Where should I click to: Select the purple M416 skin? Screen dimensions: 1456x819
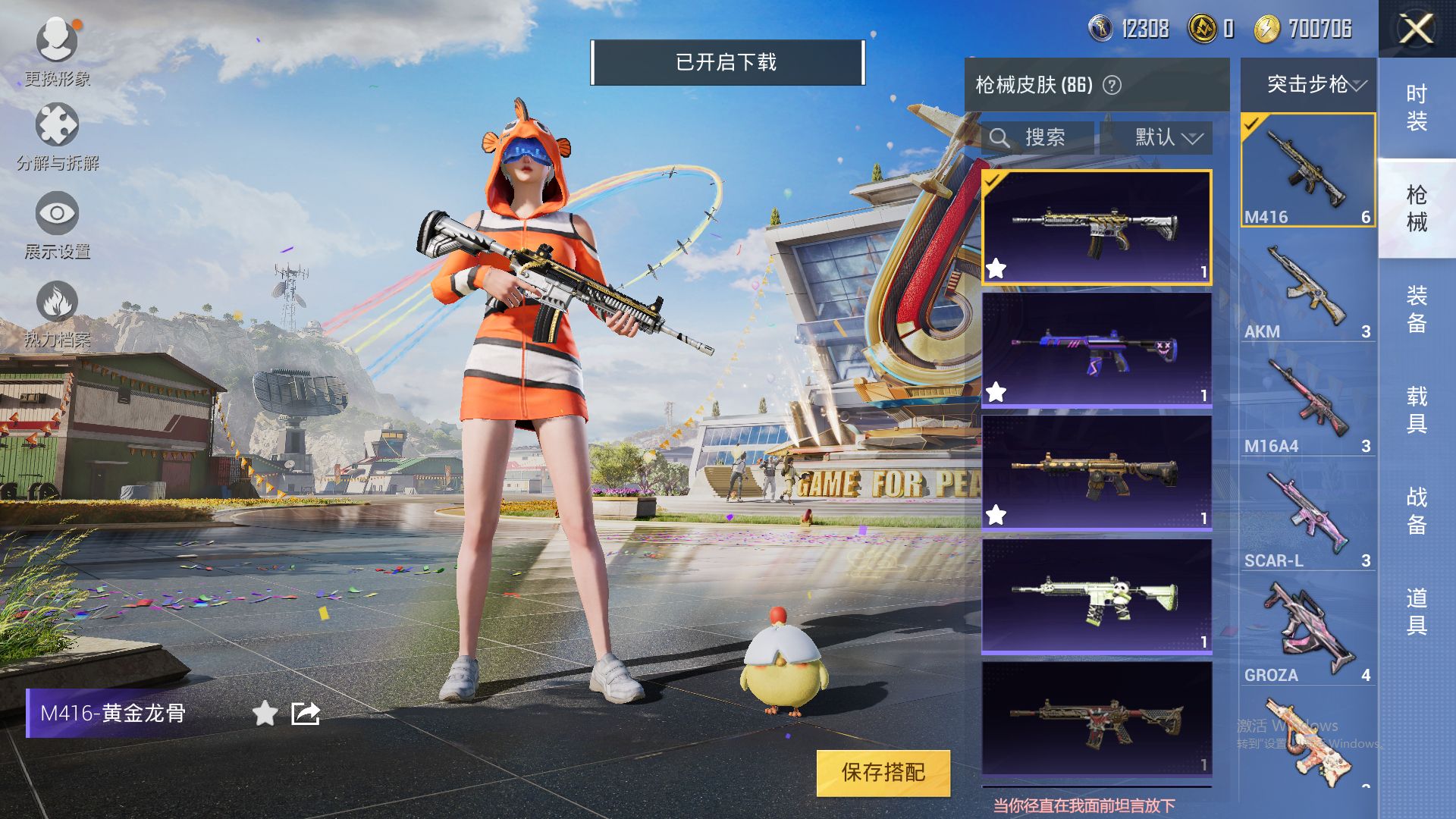[x=1097, y=350]
